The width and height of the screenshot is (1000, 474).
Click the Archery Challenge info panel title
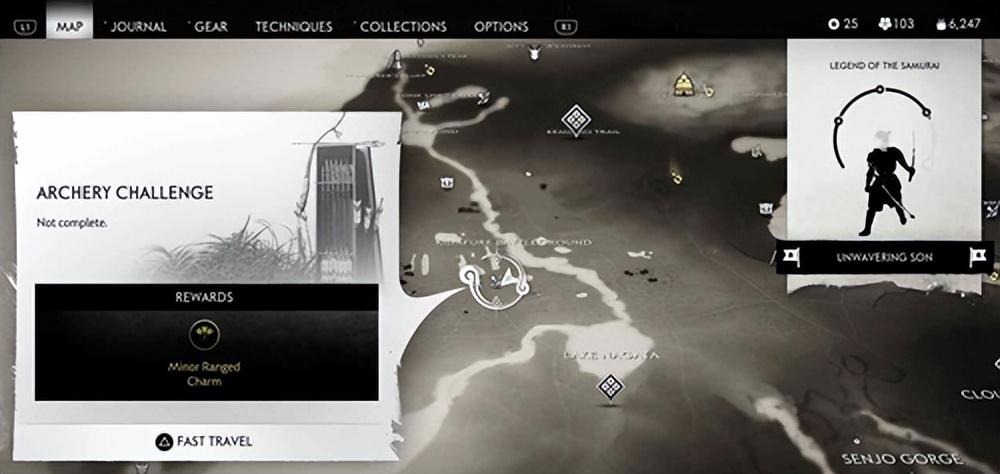[x=125, y=193]
